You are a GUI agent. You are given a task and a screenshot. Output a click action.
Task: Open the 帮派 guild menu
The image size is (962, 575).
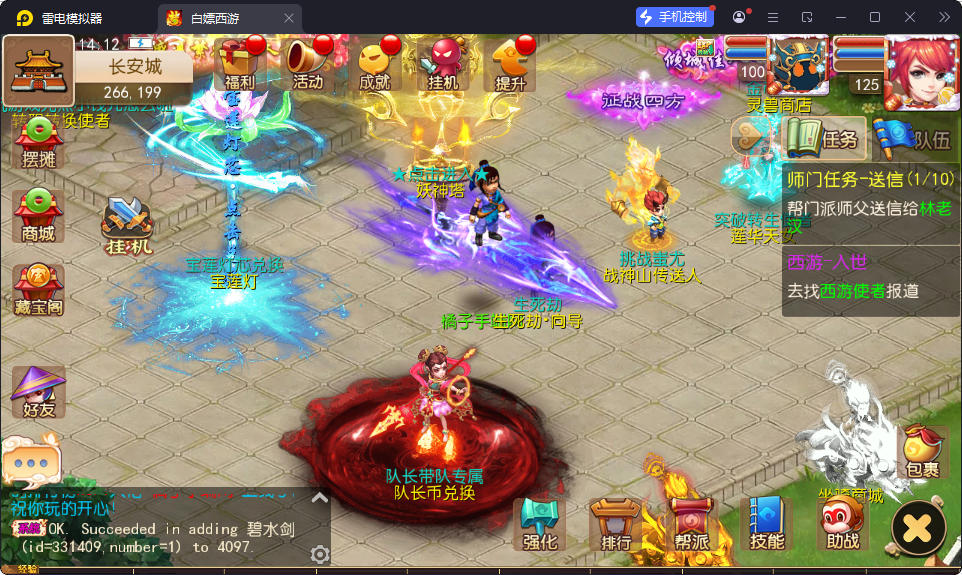[x=691, y=523]
